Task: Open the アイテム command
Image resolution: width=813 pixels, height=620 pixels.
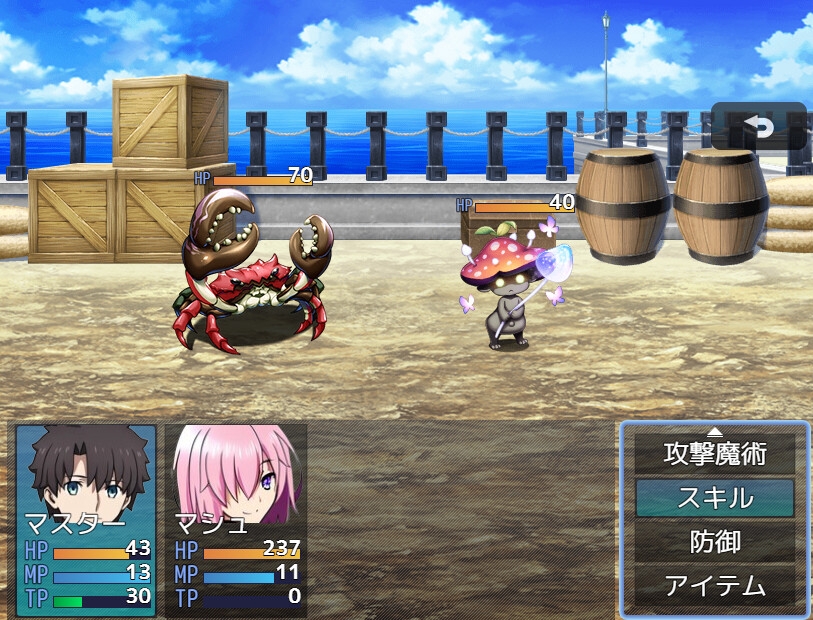Action: 714,585
